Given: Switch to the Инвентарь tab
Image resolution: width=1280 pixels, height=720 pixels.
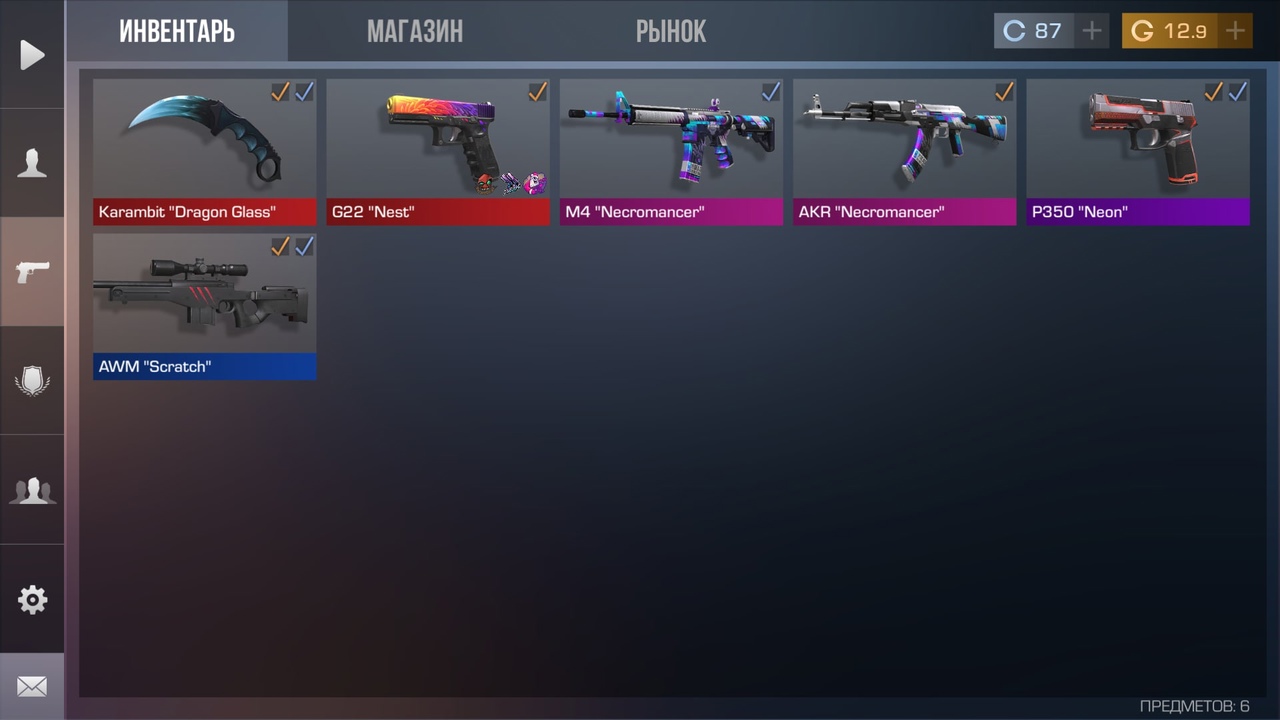Looking at the screenshot, I should pyautogui.click(x=177, y=32).
